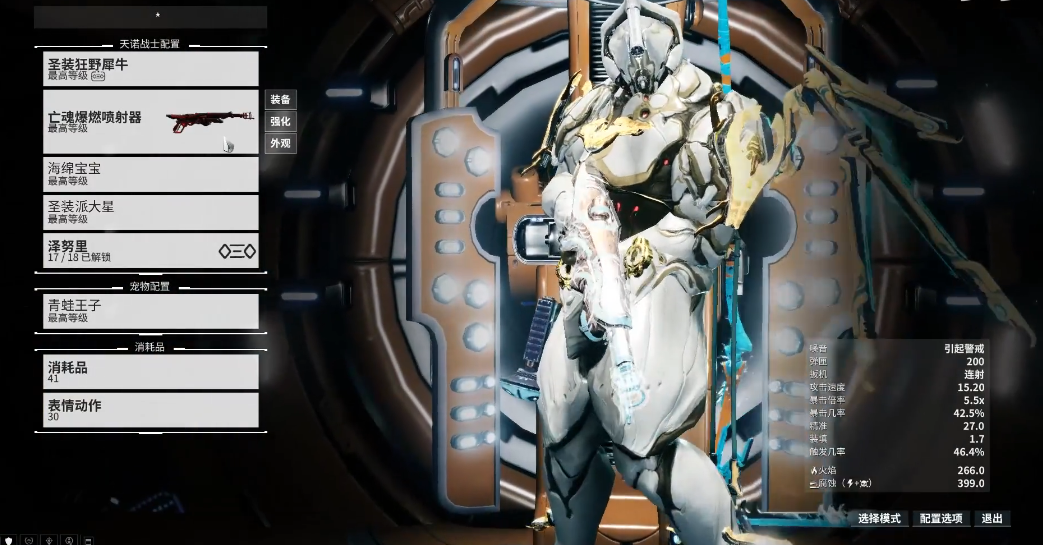Choose the 圣装派大星 weapon slot
1043x545 pixels.
[x=151, y=212]
